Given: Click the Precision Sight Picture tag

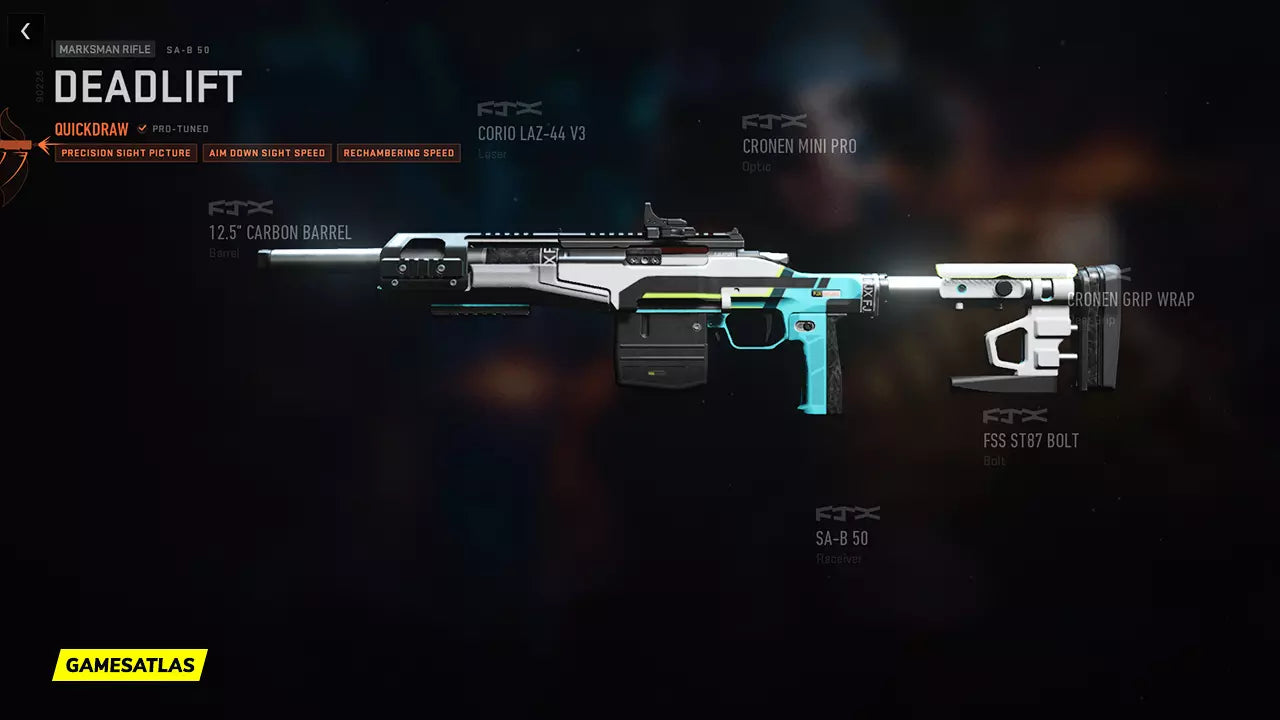Looking at the screenshot, I should [126, 153].
